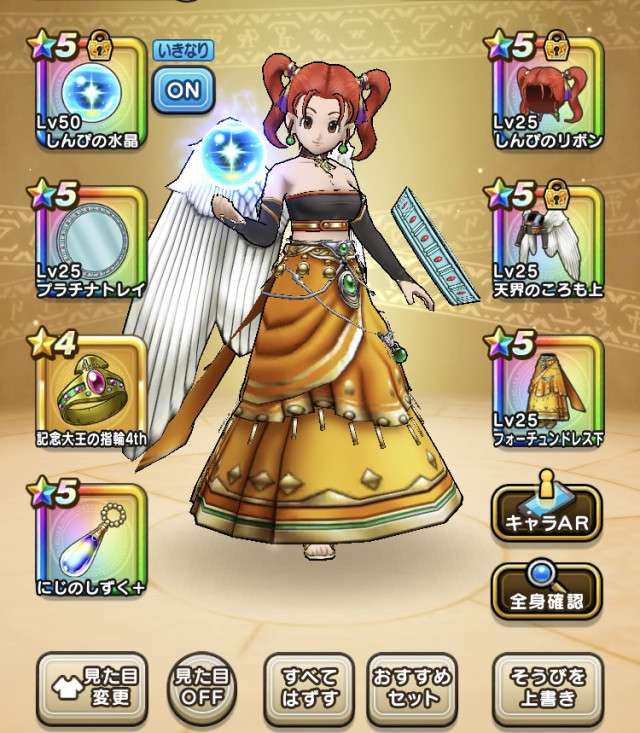
Task: Select the しんぴの水晶 weapon slot
Action: coord(91,92)
